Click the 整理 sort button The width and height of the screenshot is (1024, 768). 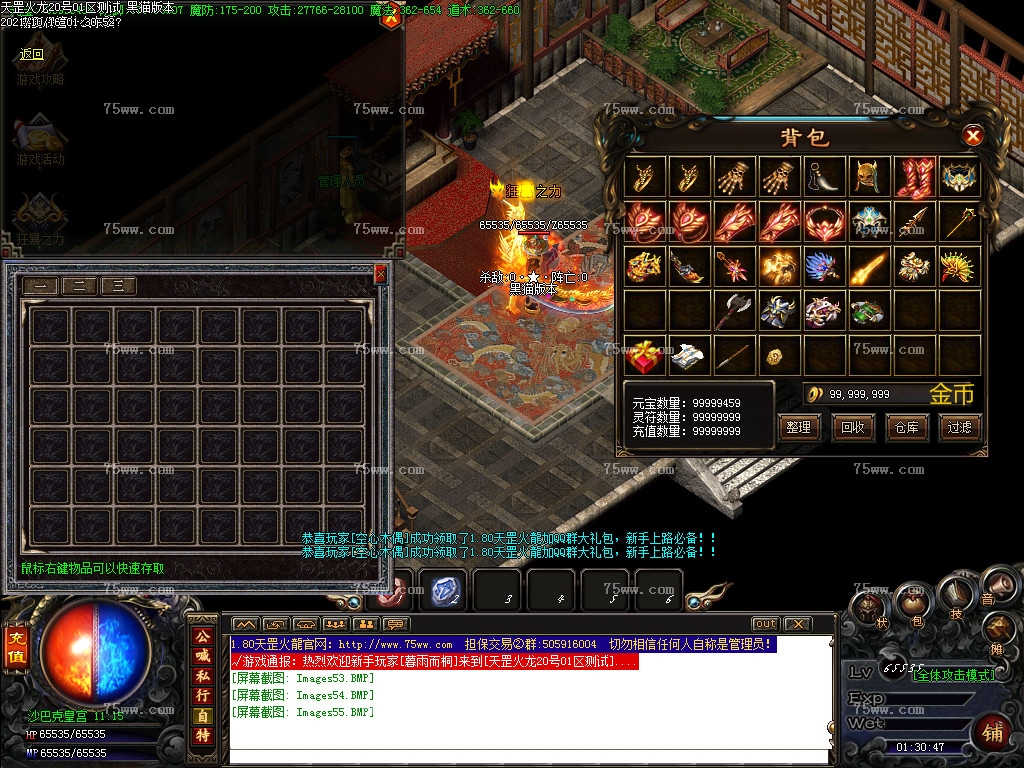pos(798,428)
